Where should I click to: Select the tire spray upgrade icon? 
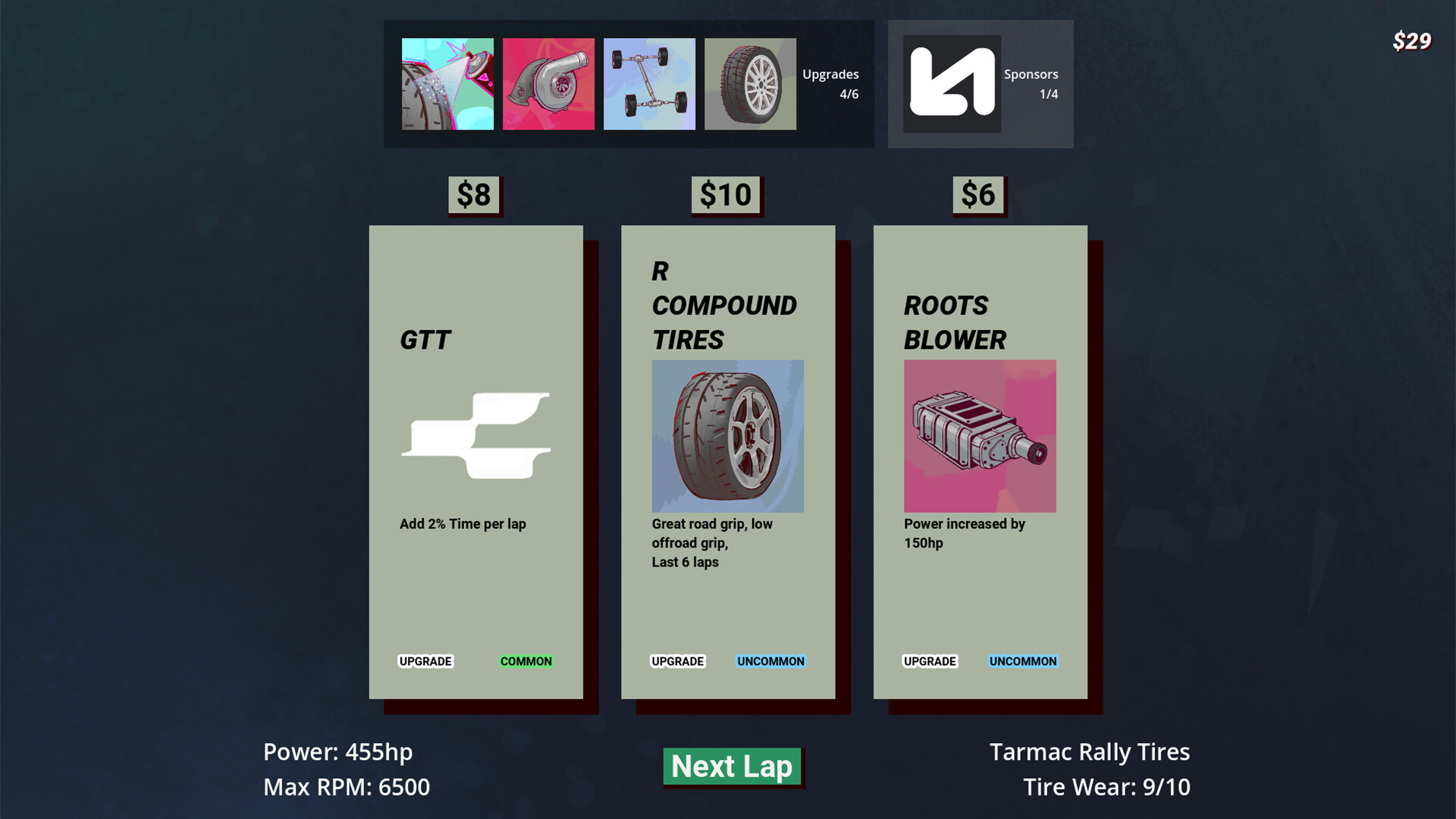[447, 83]
